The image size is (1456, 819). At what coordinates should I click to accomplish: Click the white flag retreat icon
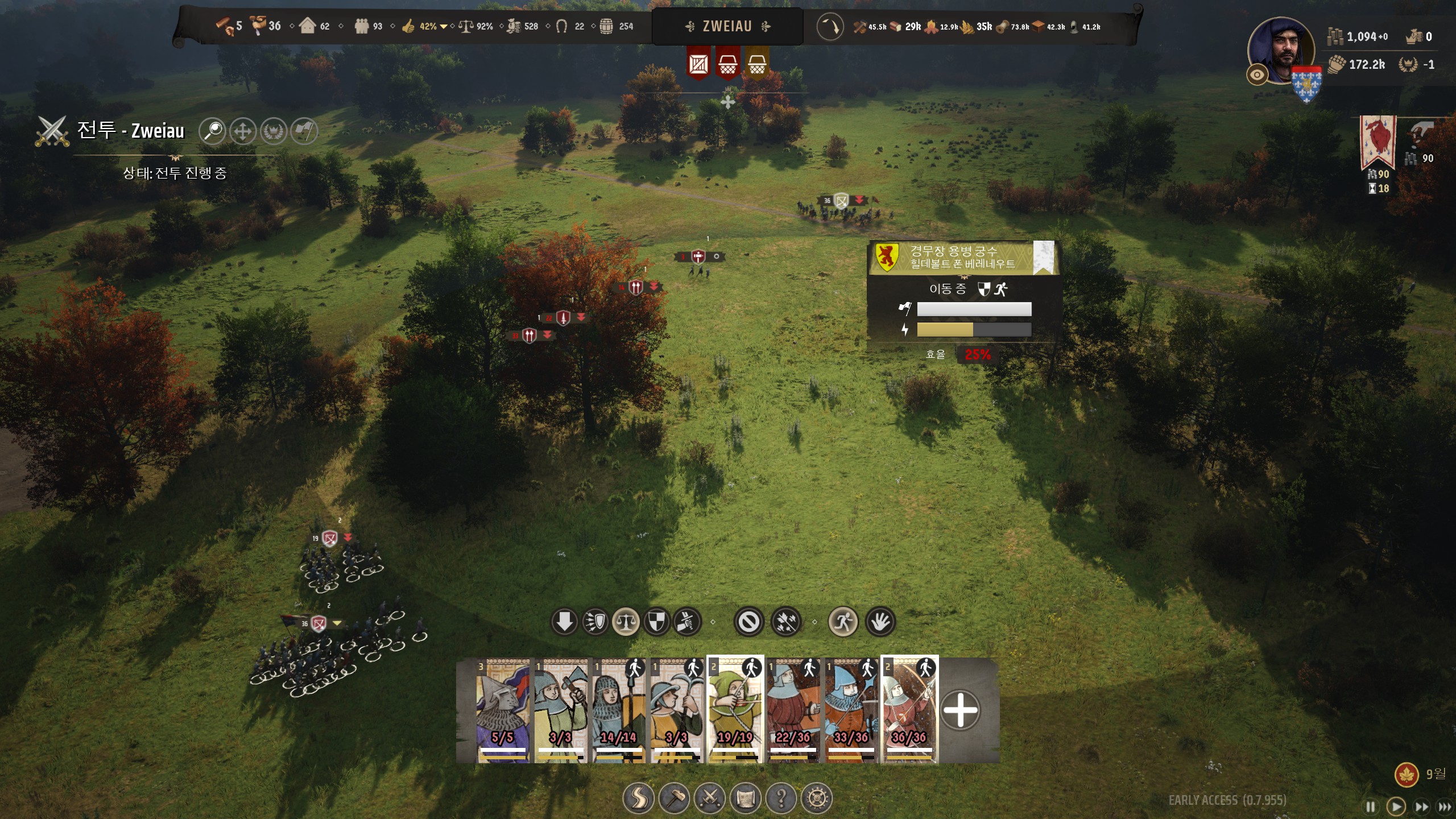pos(304,131)
